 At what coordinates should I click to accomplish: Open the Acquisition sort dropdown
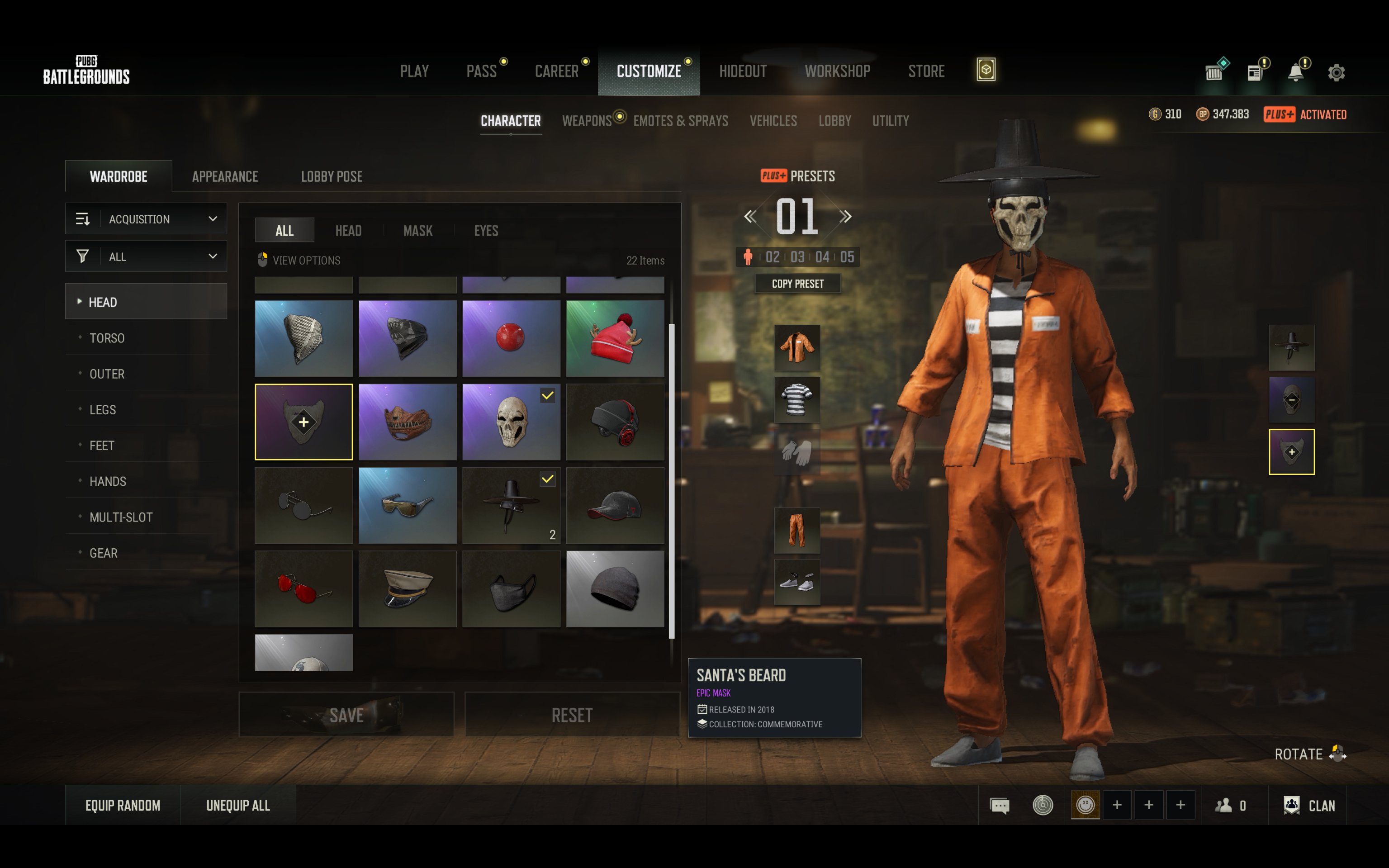coord(147,219)
